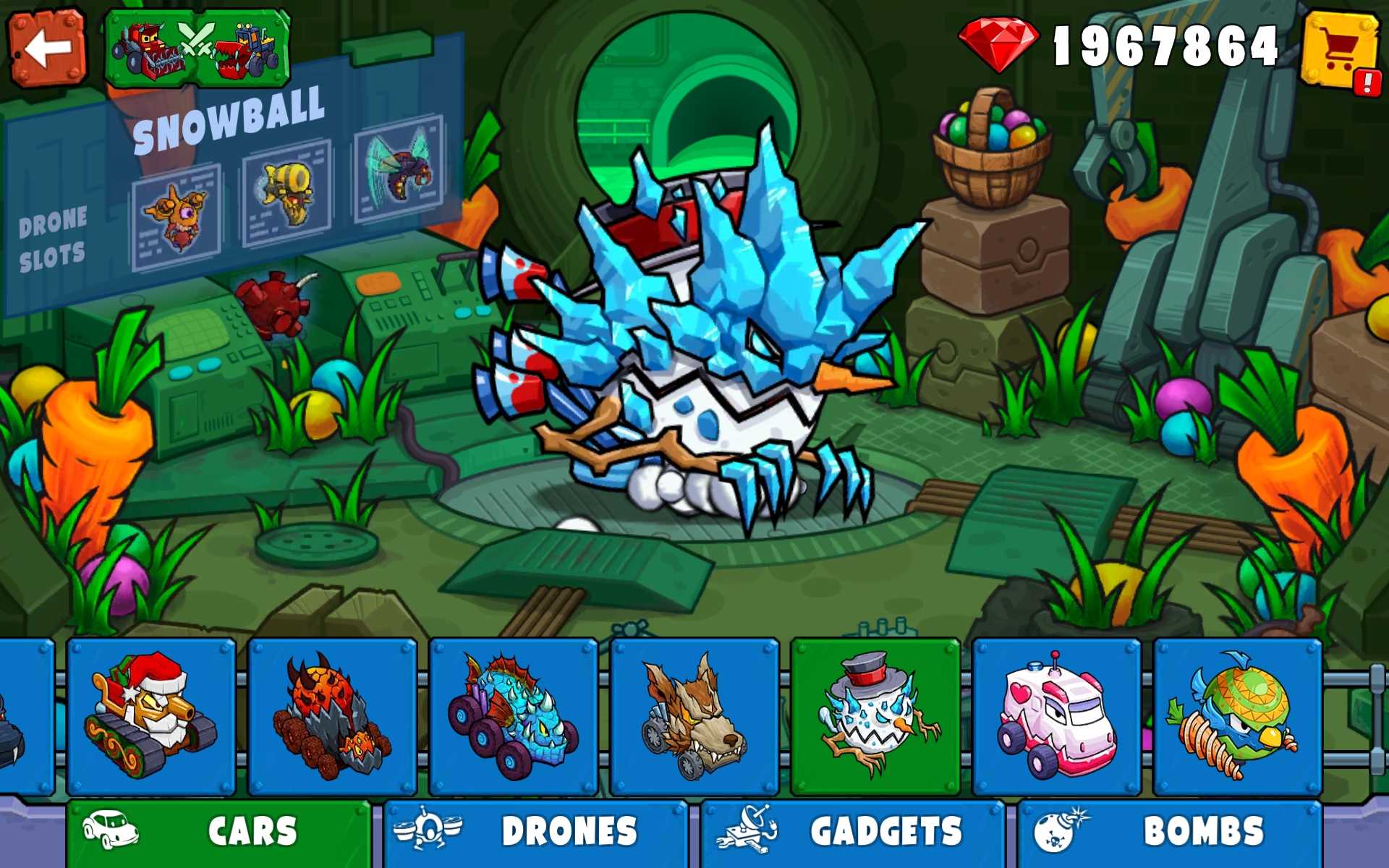This screenshot has width=1389, height=868.
Task: Open the shopping cart store
Action: [1340, 48]
